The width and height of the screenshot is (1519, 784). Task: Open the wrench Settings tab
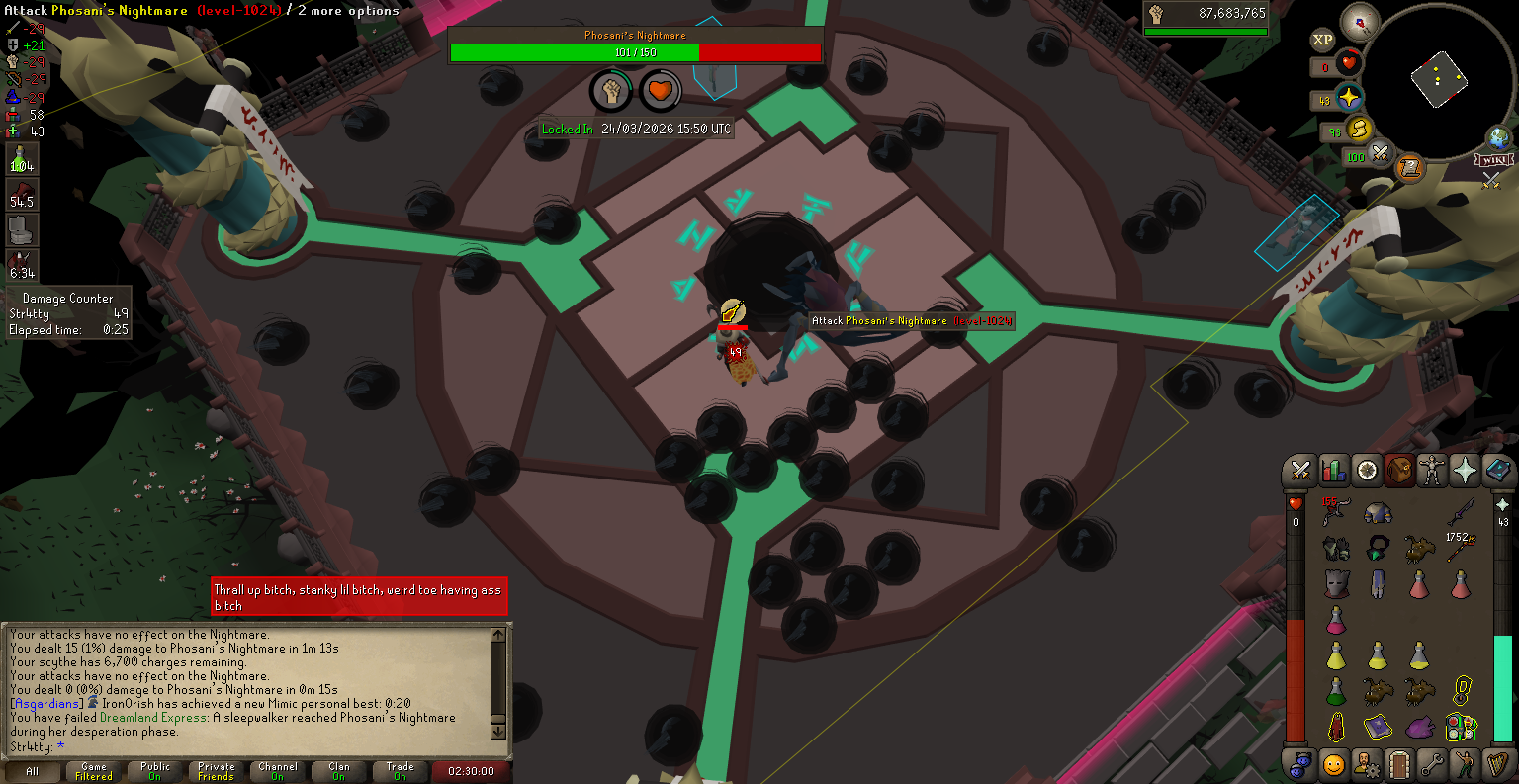tap(1432, 764)
